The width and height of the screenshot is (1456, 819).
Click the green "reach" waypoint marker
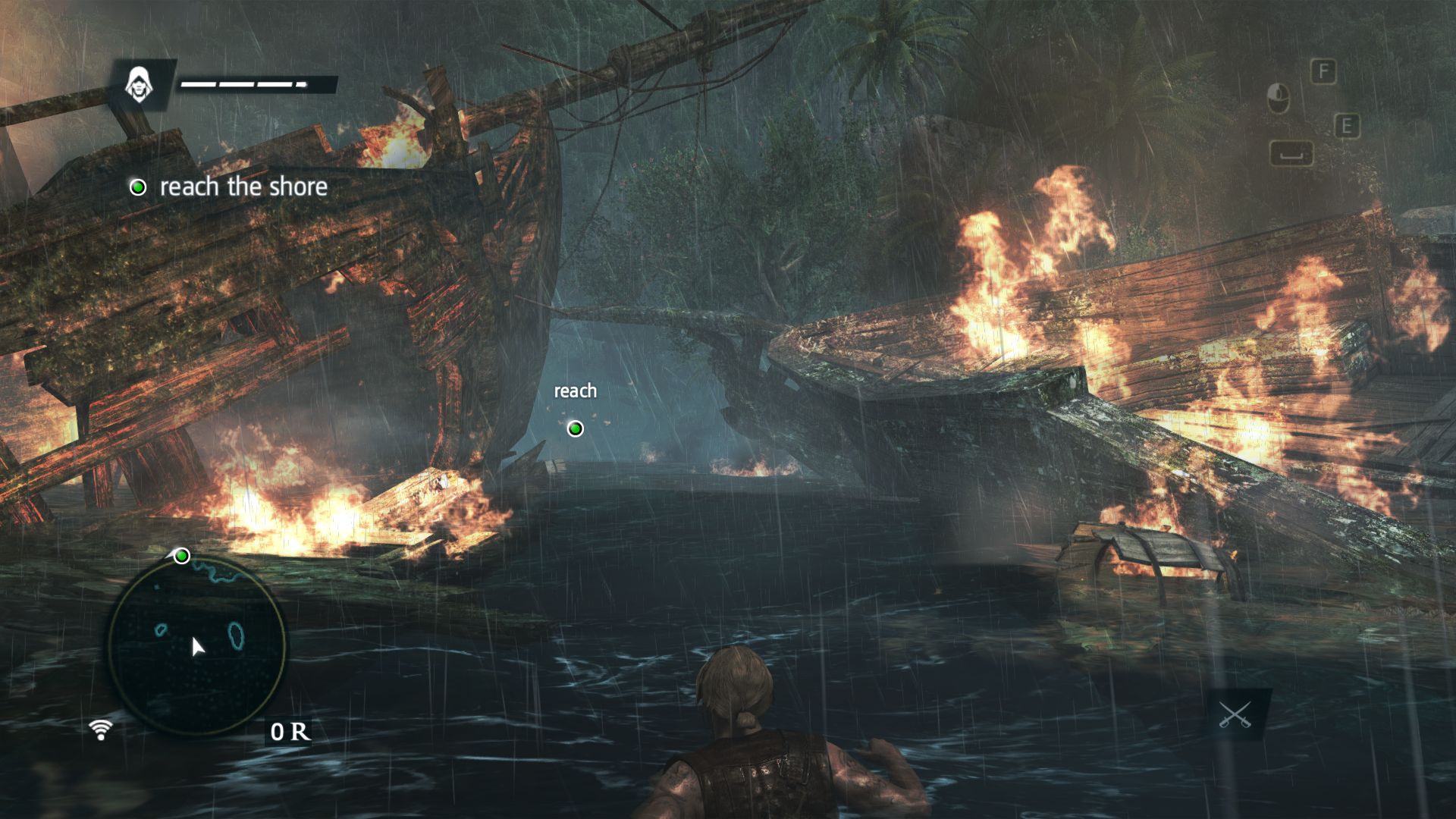tap(576, 429)
